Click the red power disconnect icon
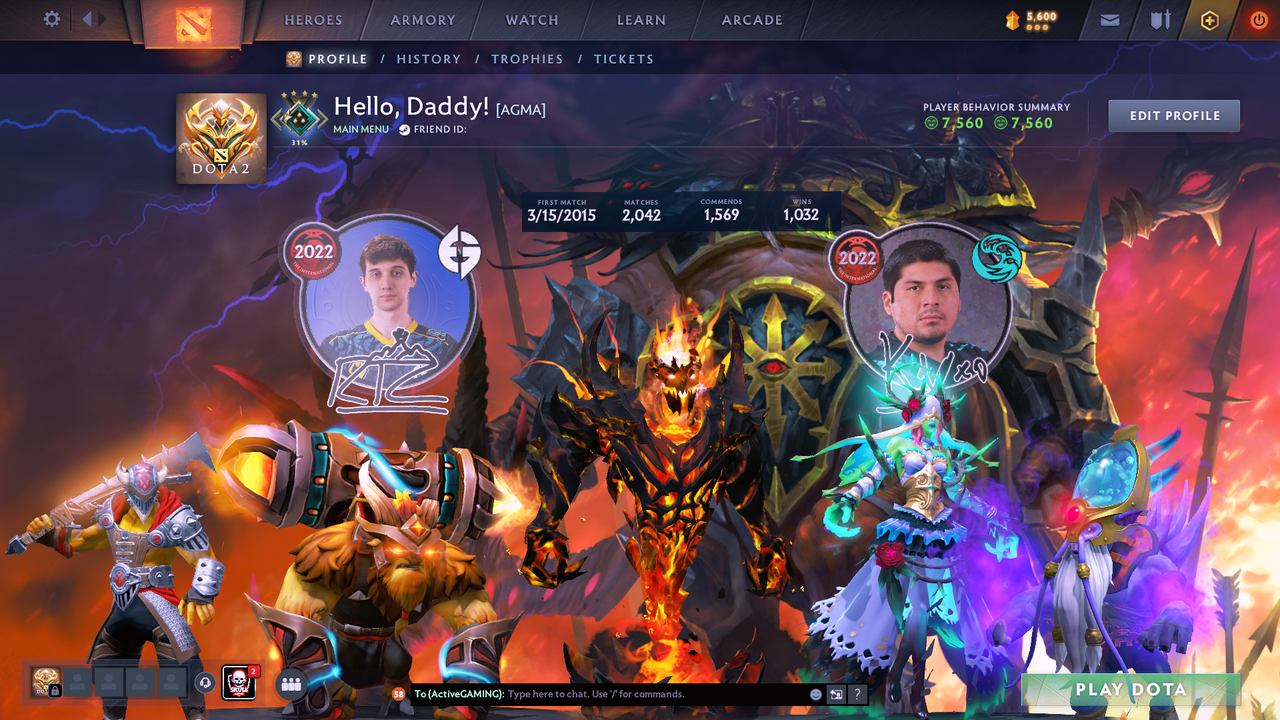The height and width of the screenshot is (720, 1280). coord(1257,19)
